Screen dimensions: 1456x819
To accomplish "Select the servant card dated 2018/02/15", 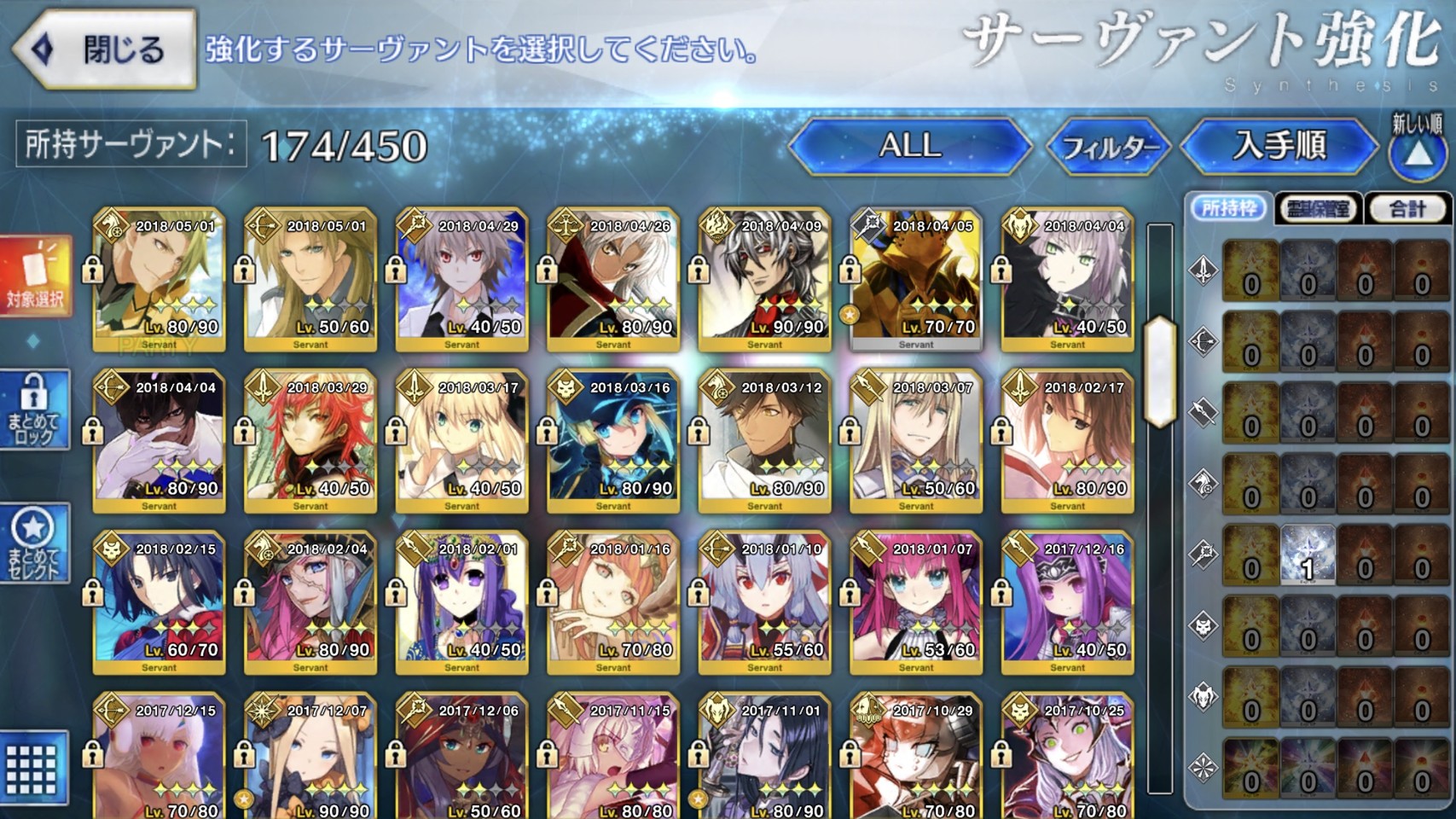I will click(159, 602).
